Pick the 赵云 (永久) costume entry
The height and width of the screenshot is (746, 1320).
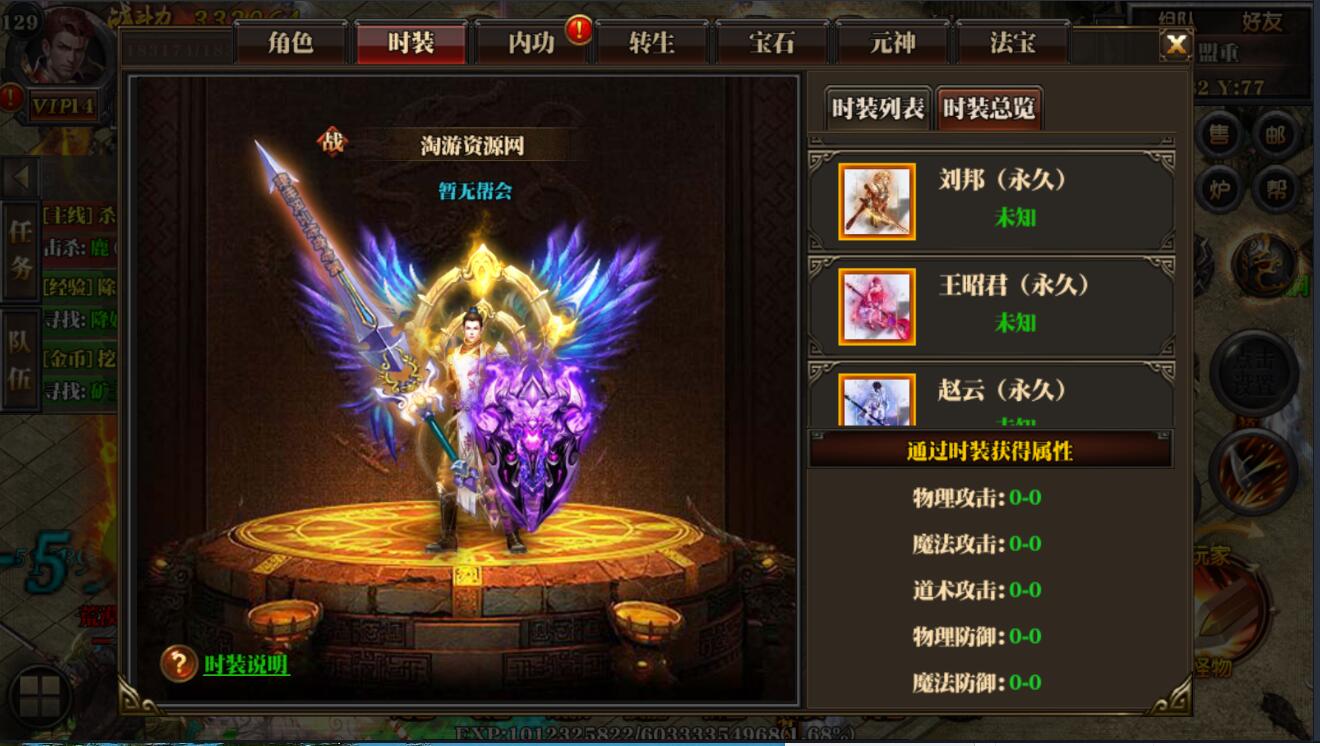click(990, 397)
